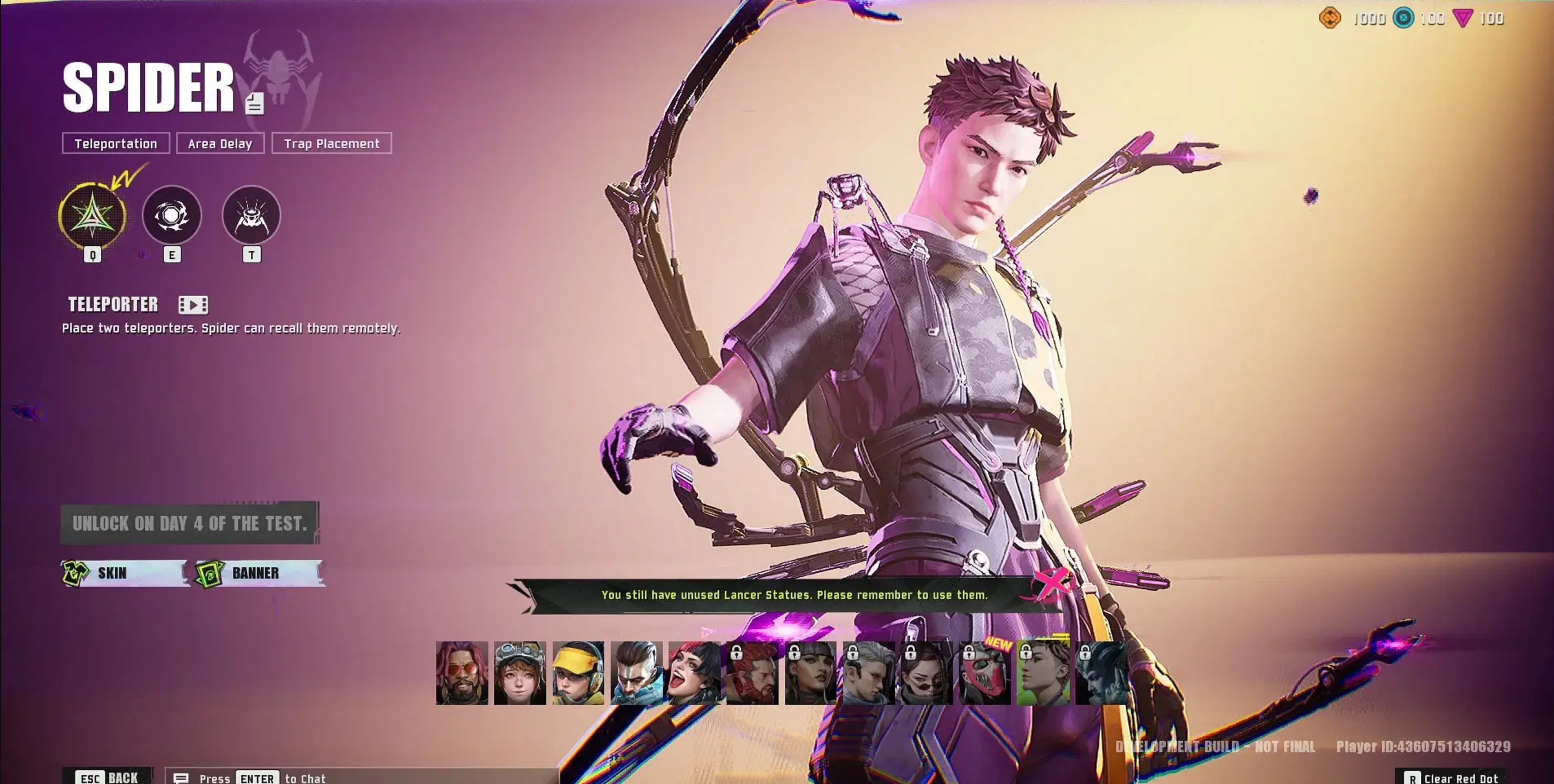Select the pink-dreadlocks sunglasses hero portrait
The width and height of the screenshot is (1554, 784).
462,673
